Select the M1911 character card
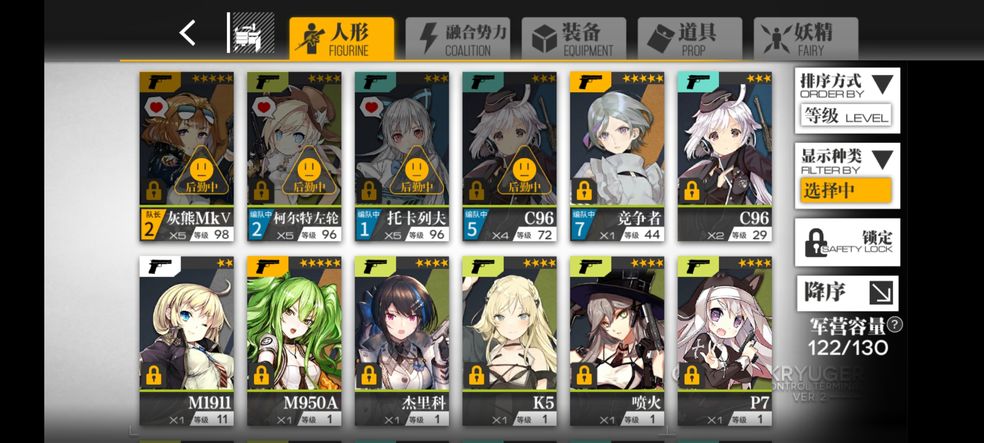This screenshot has height=443, width=984. [186, 340]
